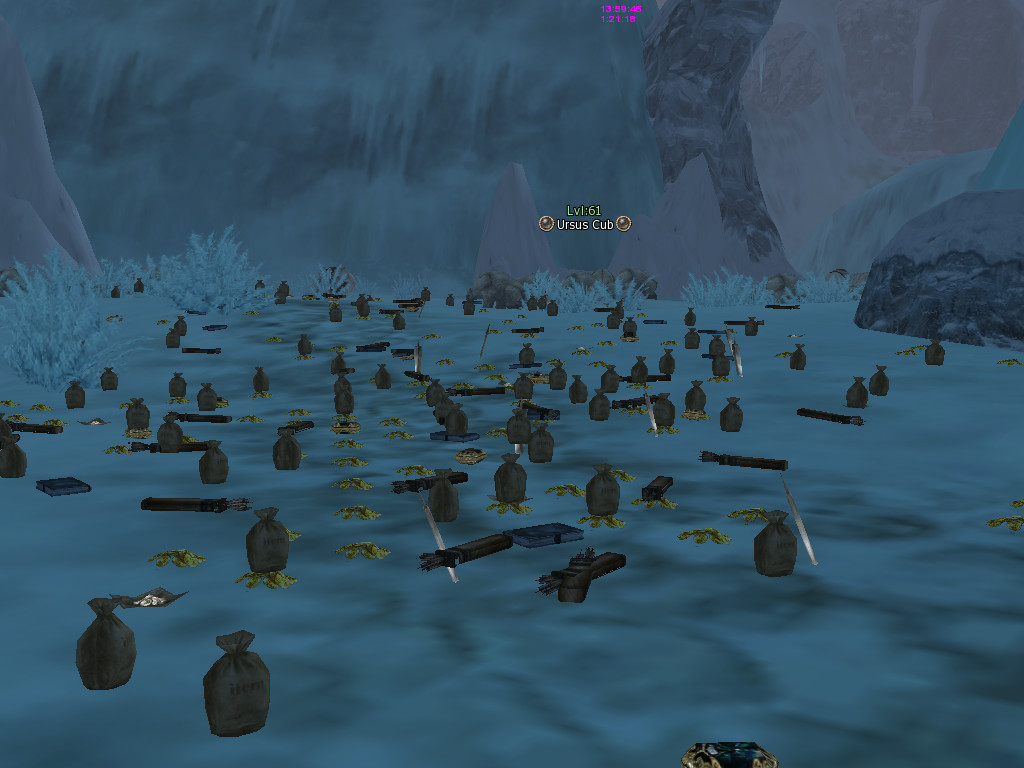
Task: Select the Ursus Cub nameplate
Action: (584, 224)
